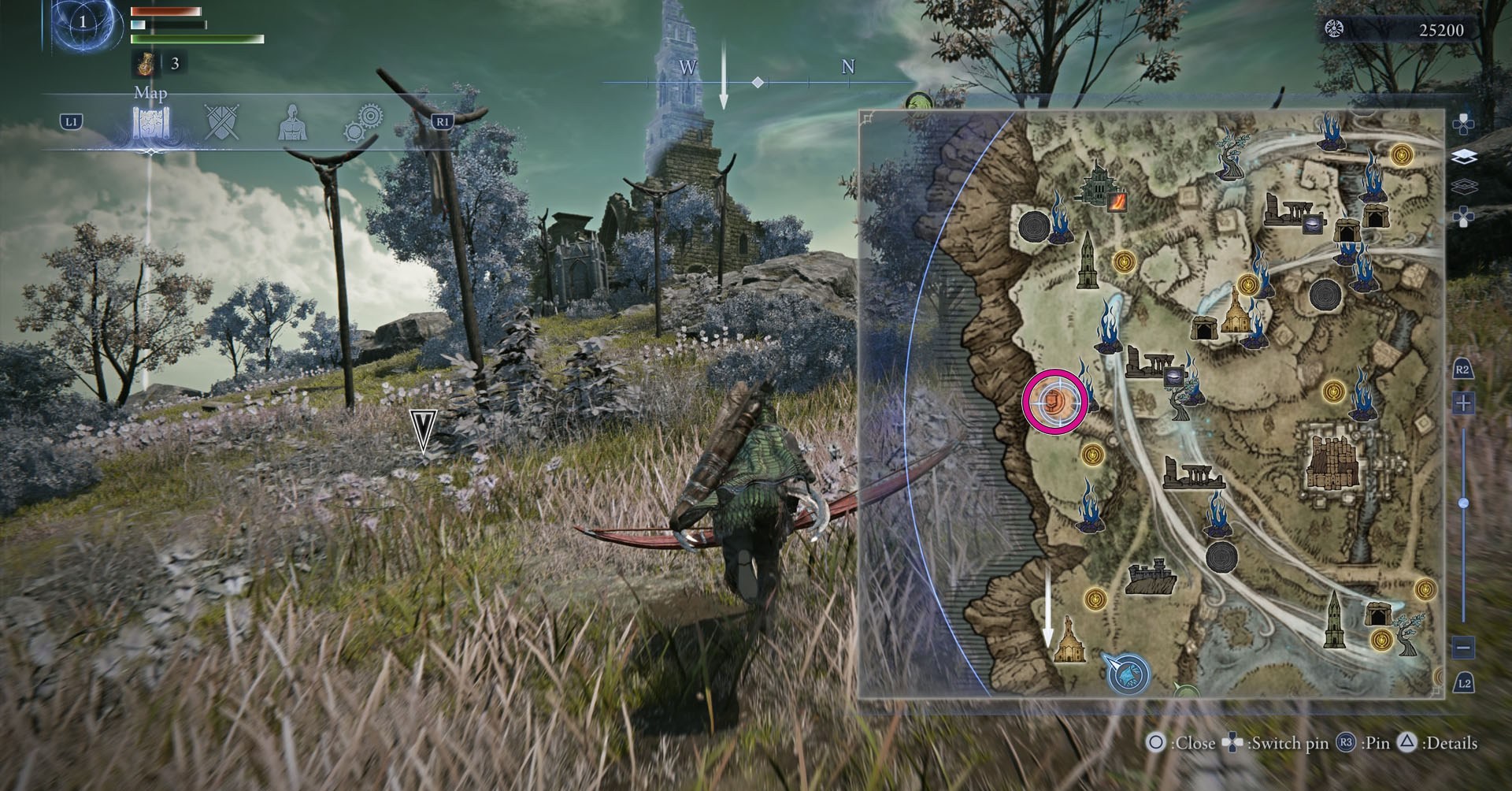This screenshot has height=791, width=1512.
Task: Toggle the underground map layer icon
Action: (x=1465, y=186)
